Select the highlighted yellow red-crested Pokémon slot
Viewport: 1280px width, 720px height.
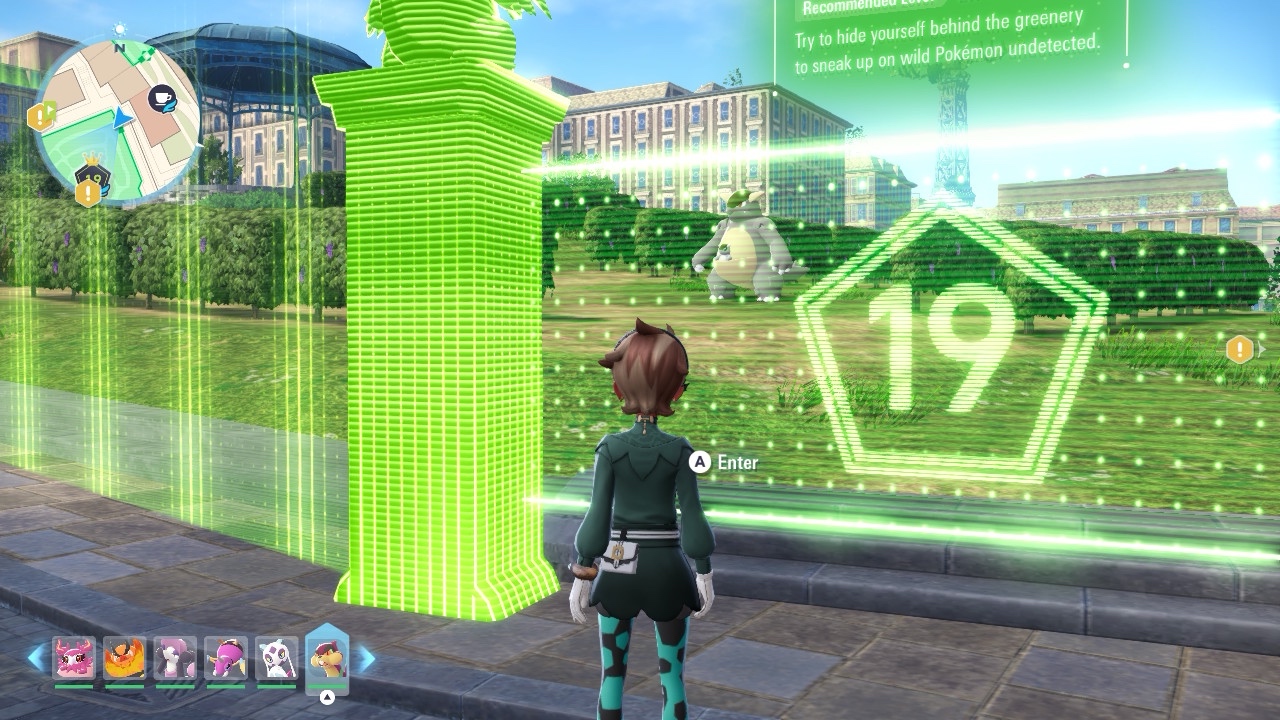click(x=327, y=658)
